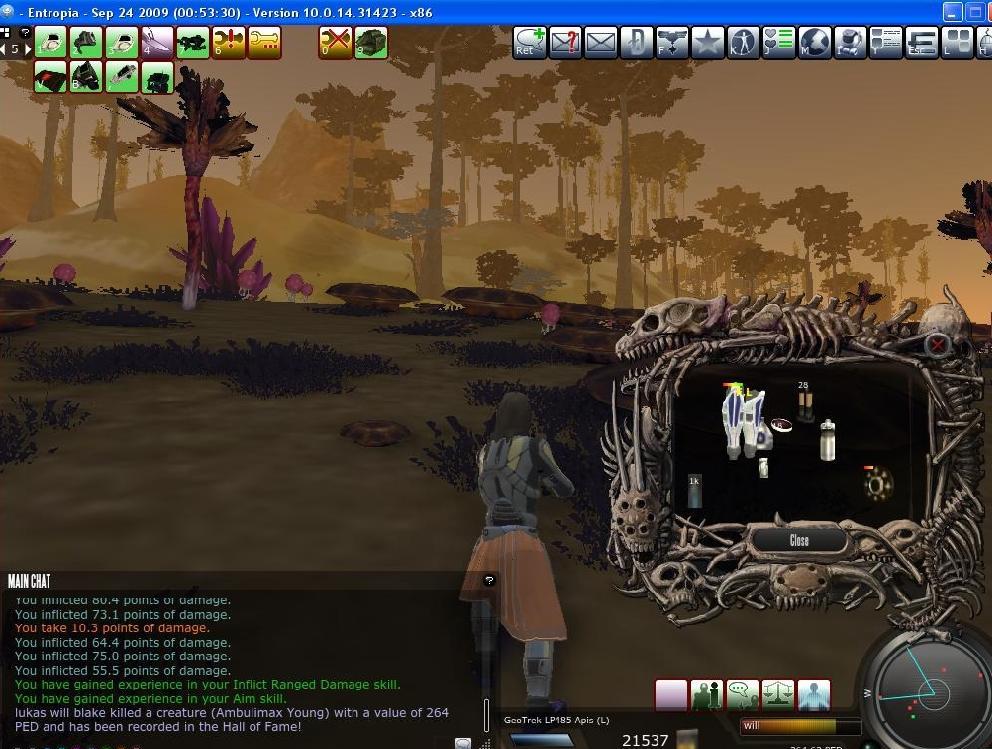The width and height of the screenshot is (992, 749).
Task: Click the red X on the loot frame
Action: point(937,346)
